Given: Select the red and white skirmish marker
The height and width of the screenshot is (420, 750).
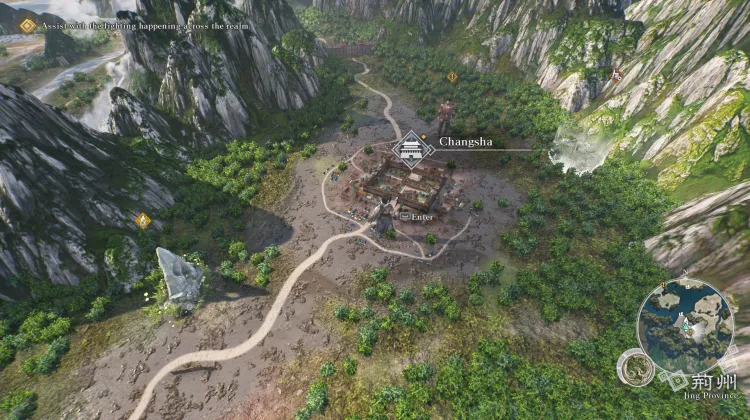Looking at the screenshot, I should point(617,74).
